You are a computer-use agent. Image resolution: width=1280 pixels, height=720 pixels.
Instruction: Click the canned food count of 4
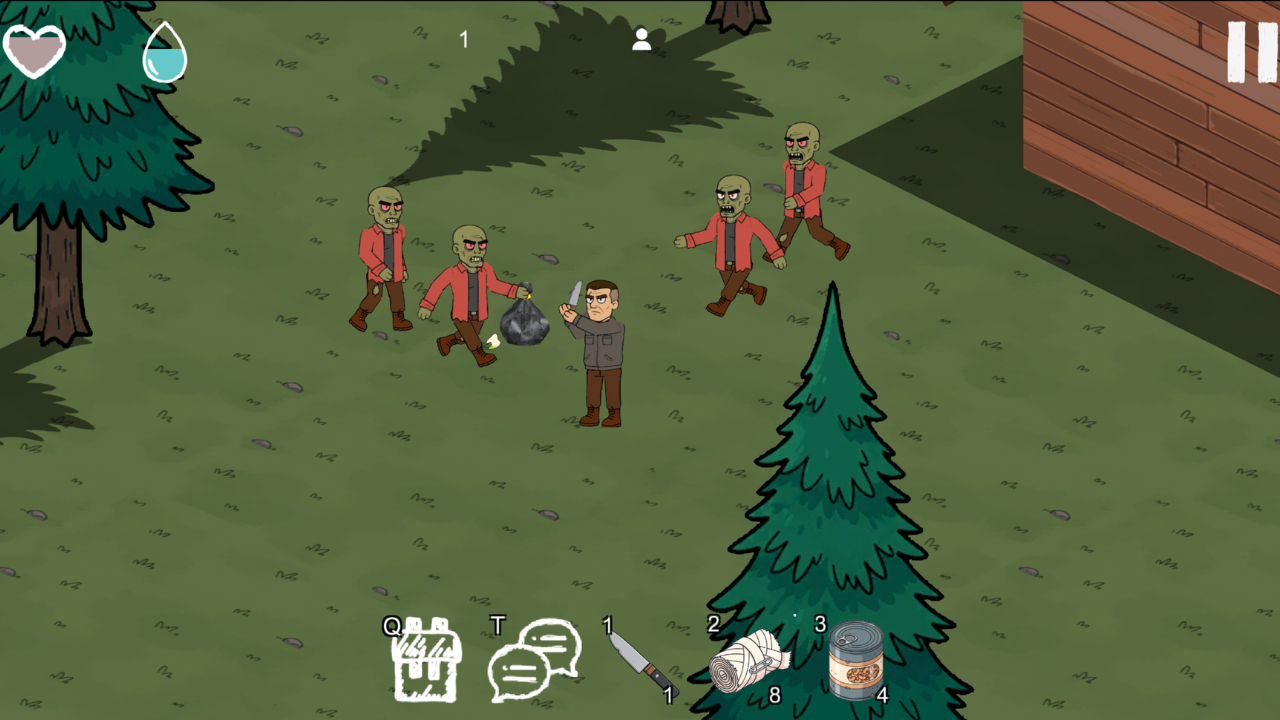(x=885, y=694)
